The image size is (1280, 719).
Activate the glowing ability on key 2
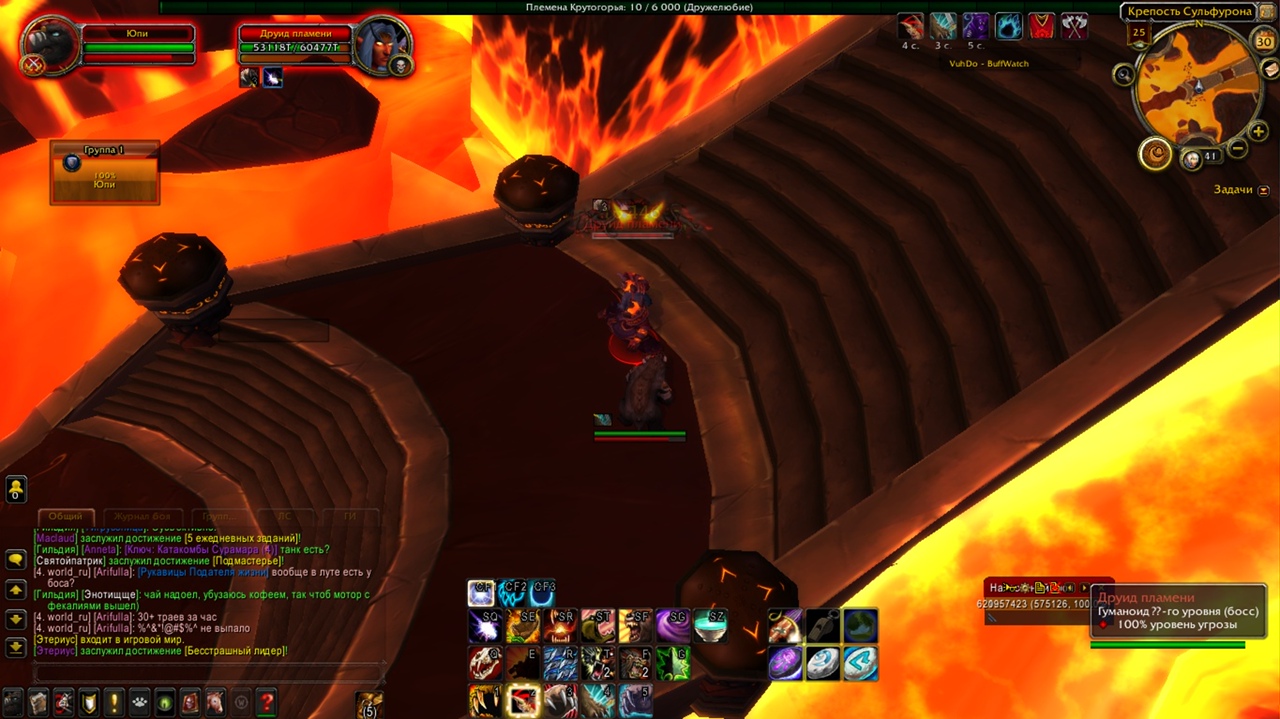click(x=523, y=701)
